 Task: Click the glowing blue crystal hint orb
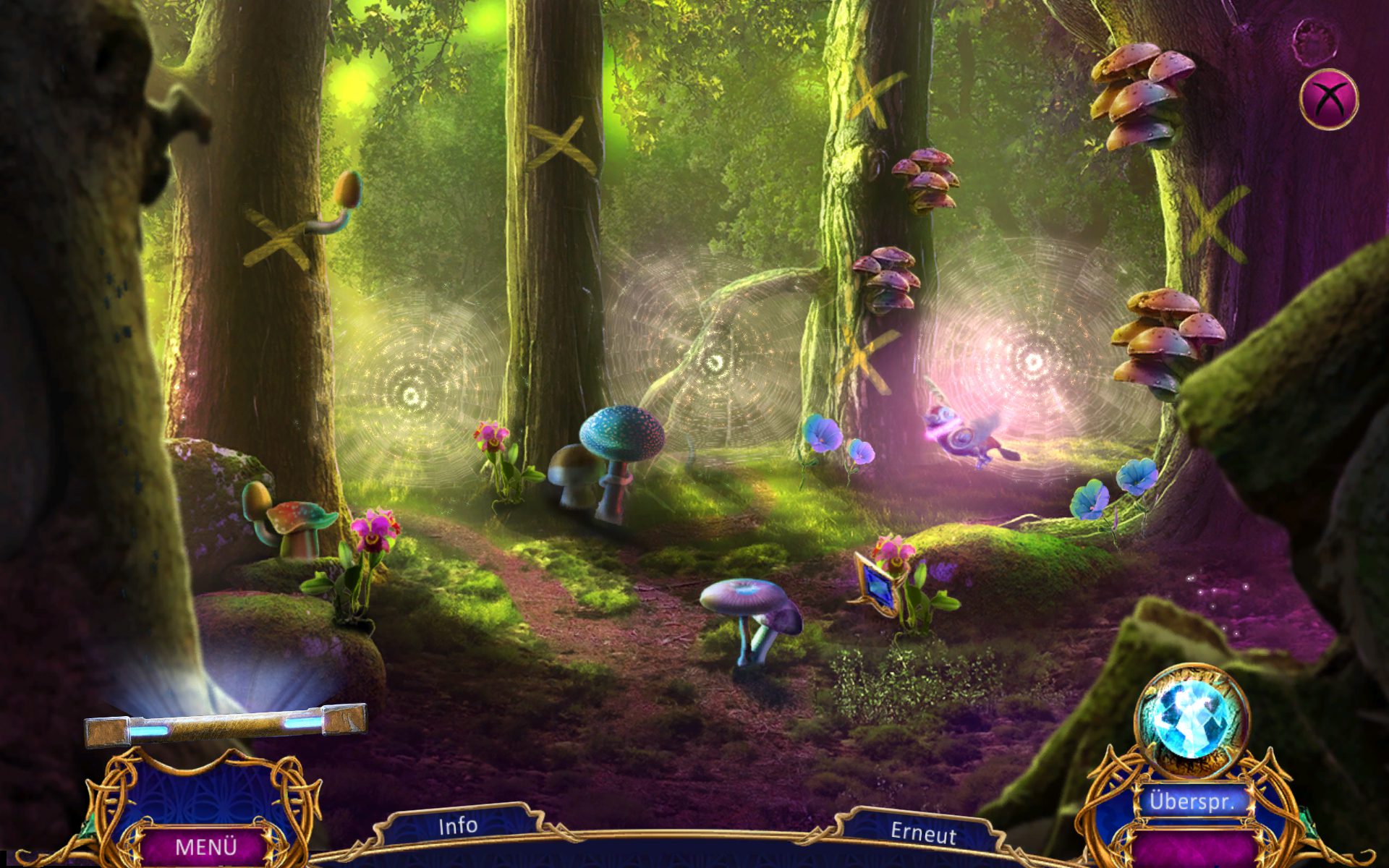pyautogui.click(x=1192, y=721)
